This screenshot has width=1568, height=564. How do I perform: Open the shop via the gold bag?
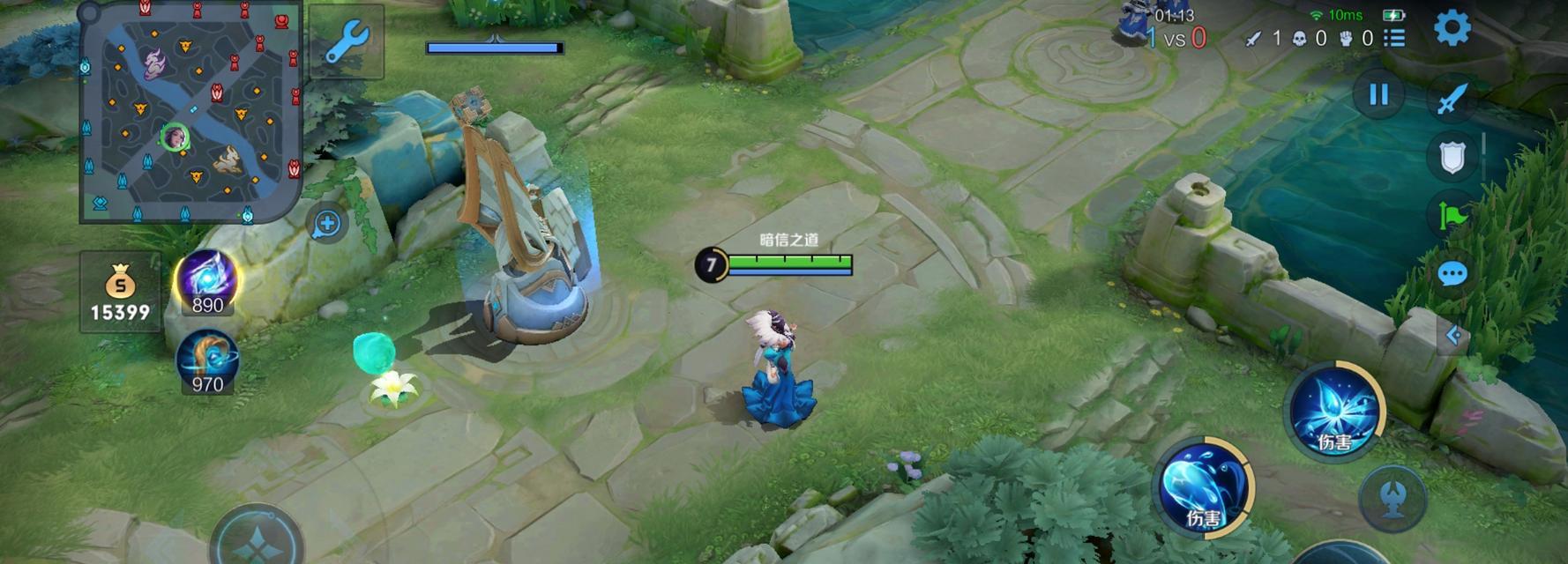[x=120, y=292]
